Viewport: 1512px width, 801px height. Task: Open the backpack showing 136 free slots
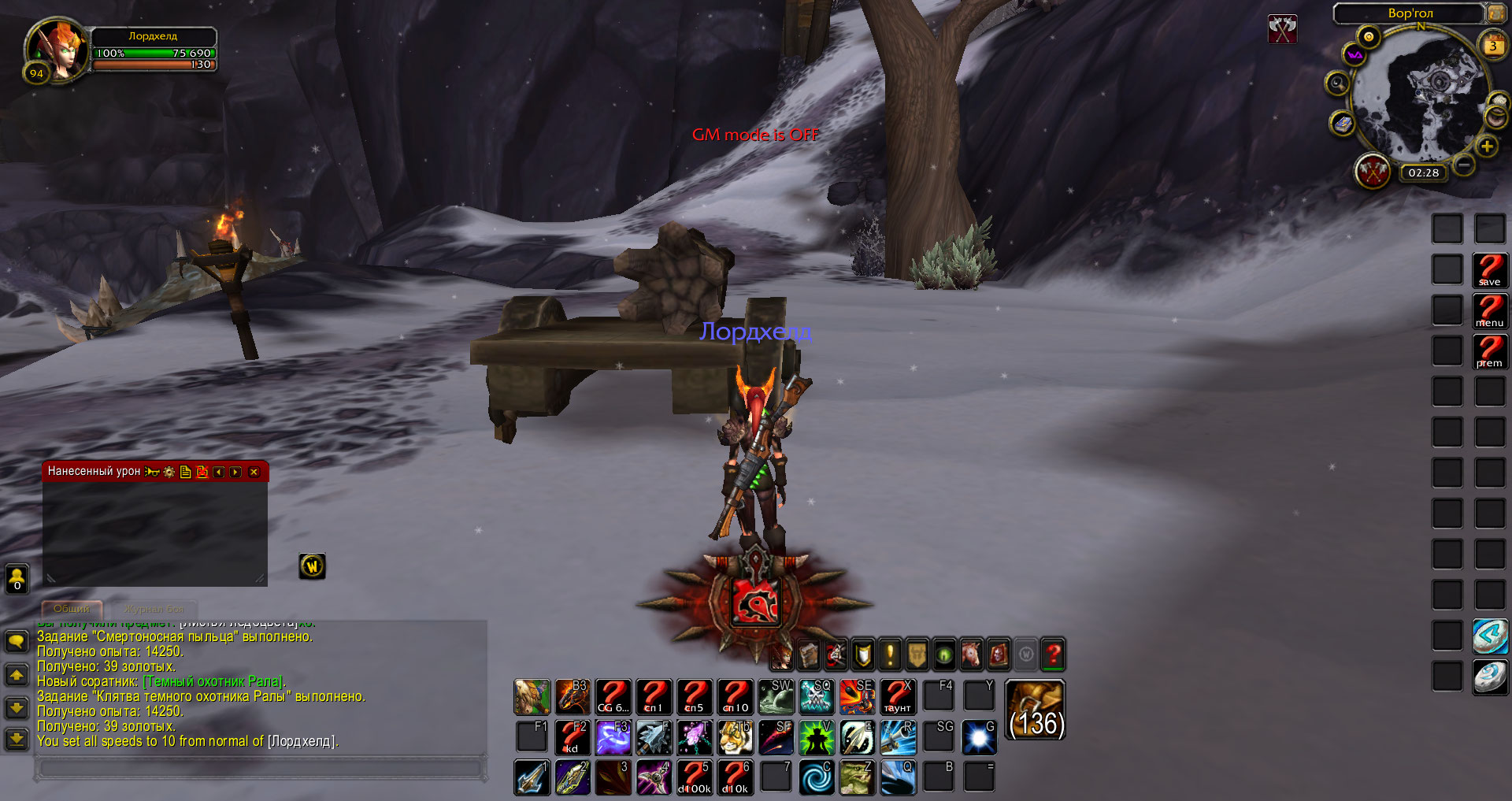[1036, 710]
